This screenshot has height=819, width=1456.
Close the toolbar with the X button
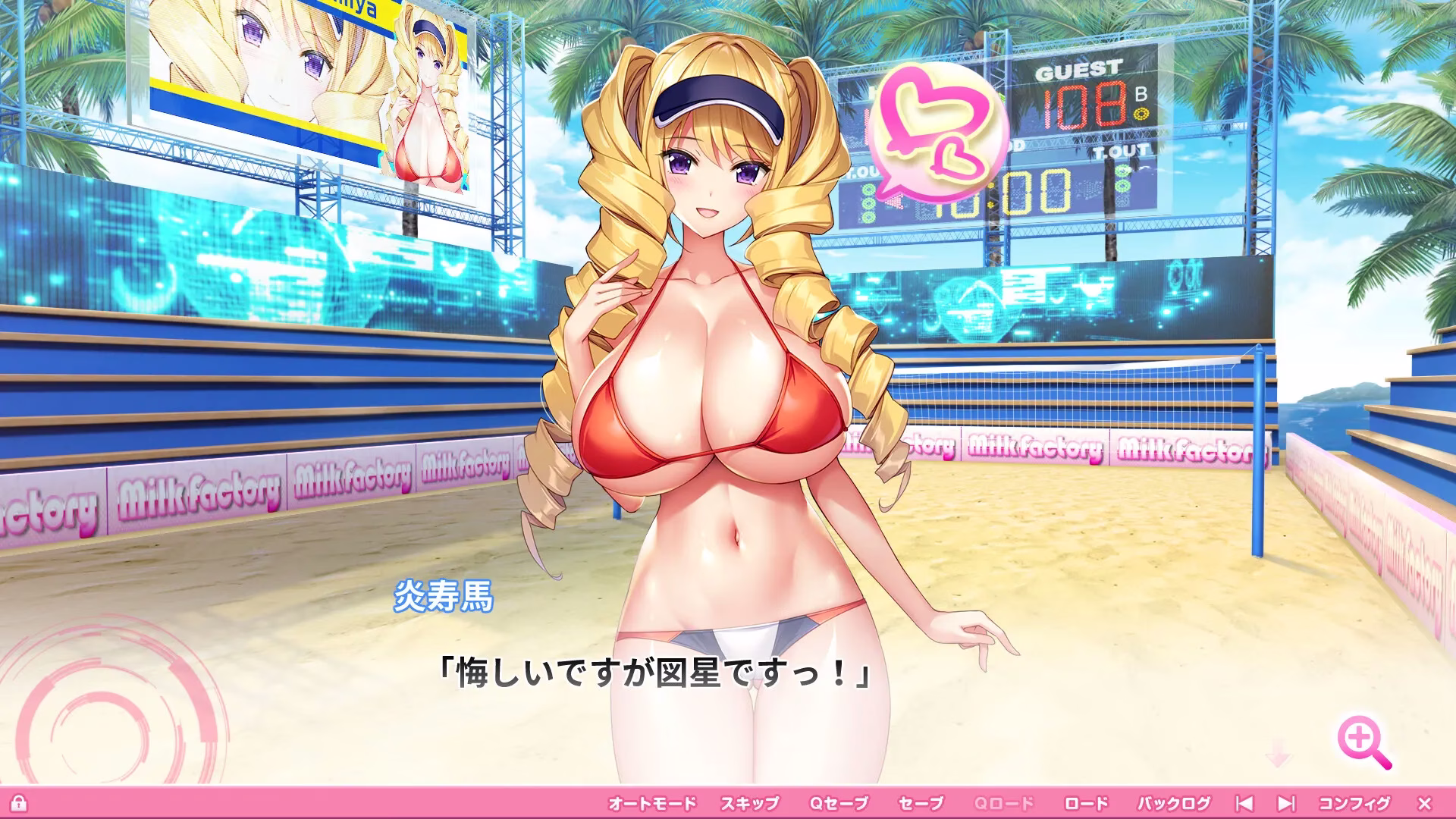click(1424, 803)
